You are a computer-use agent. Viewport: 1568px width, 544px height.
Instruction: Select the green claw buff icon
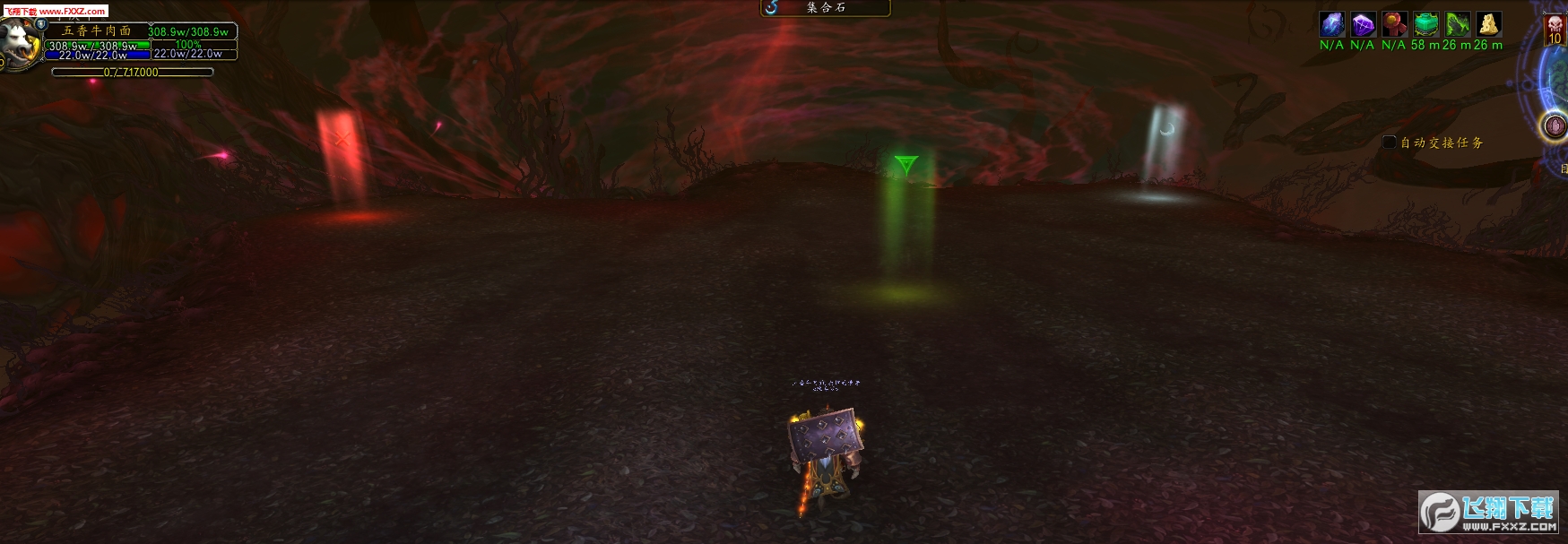[1457, 24]
